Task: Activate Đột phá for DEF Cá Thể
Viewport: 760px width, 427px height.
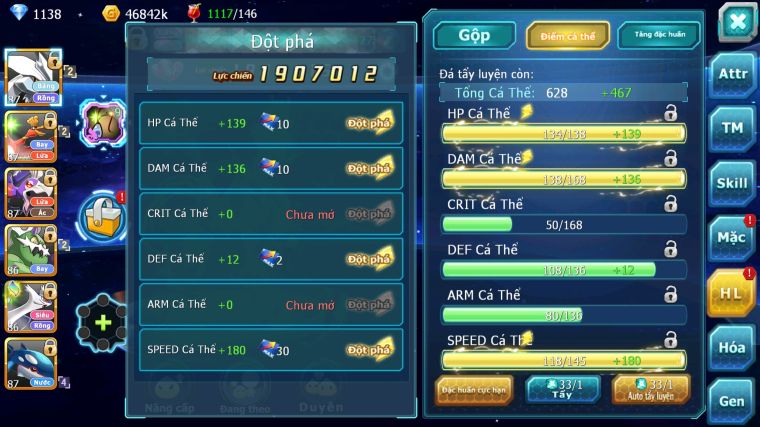Action: pyautogui.click(x=369, y=259)
